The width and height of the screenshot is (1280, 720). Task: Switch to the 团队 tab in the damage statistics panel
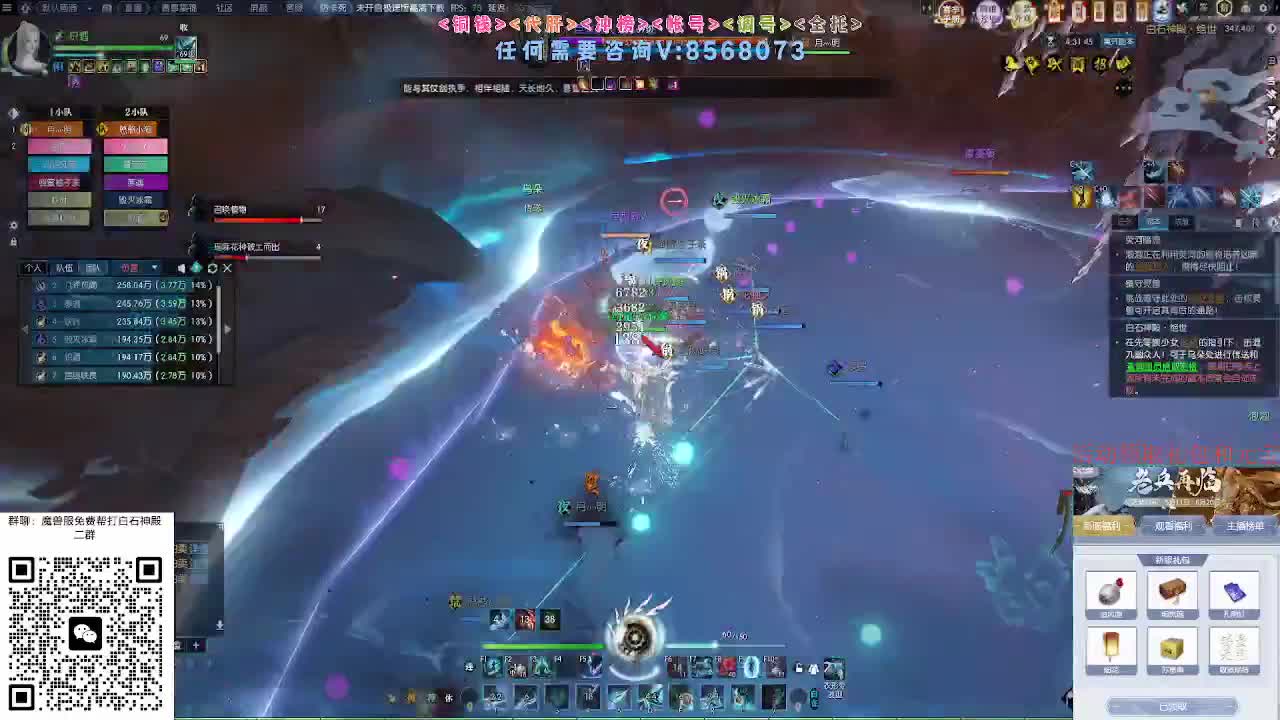click(94, 268)
